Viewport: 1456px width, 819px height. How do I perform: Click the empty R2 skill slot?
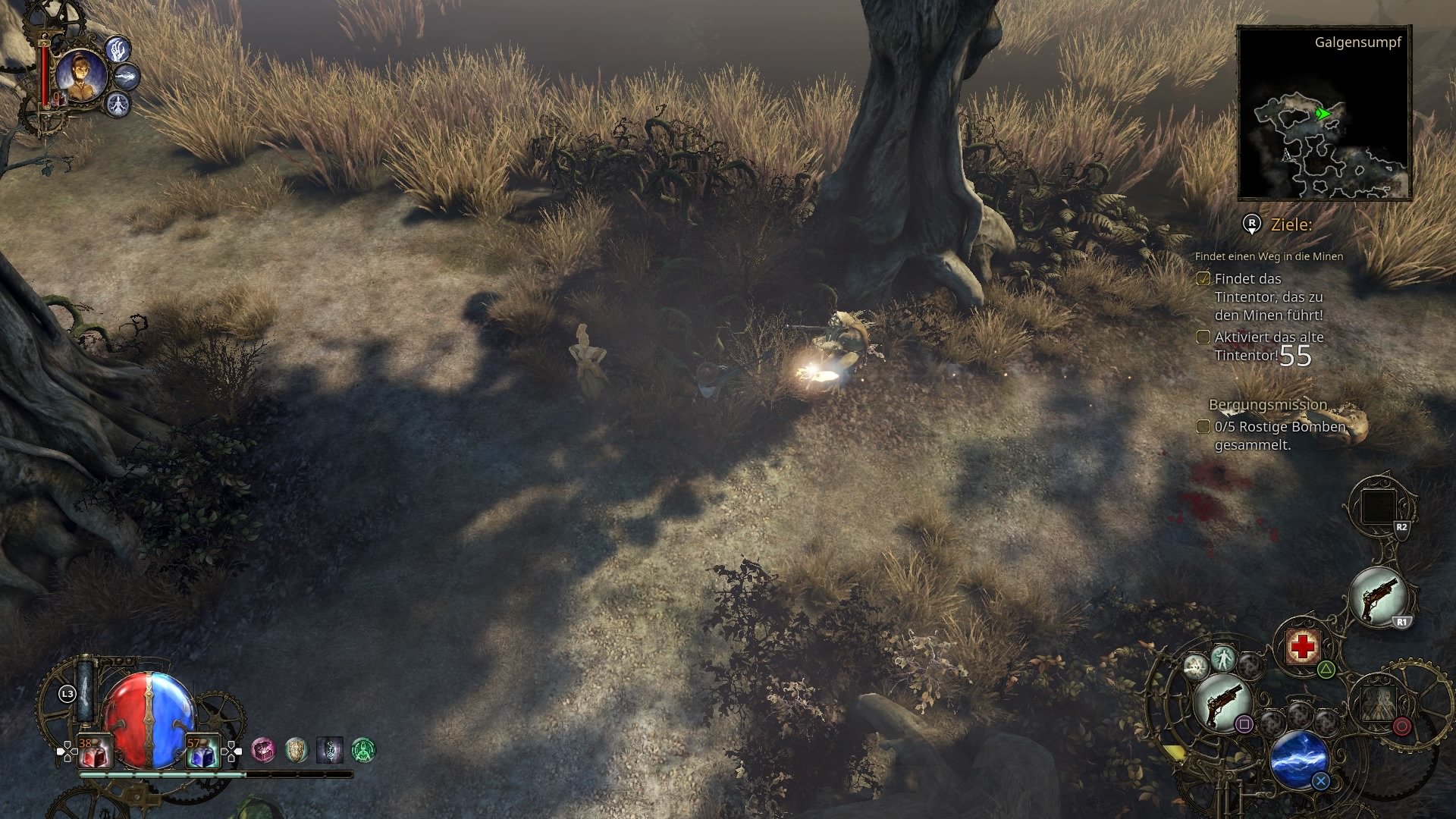pos(1378,507)
